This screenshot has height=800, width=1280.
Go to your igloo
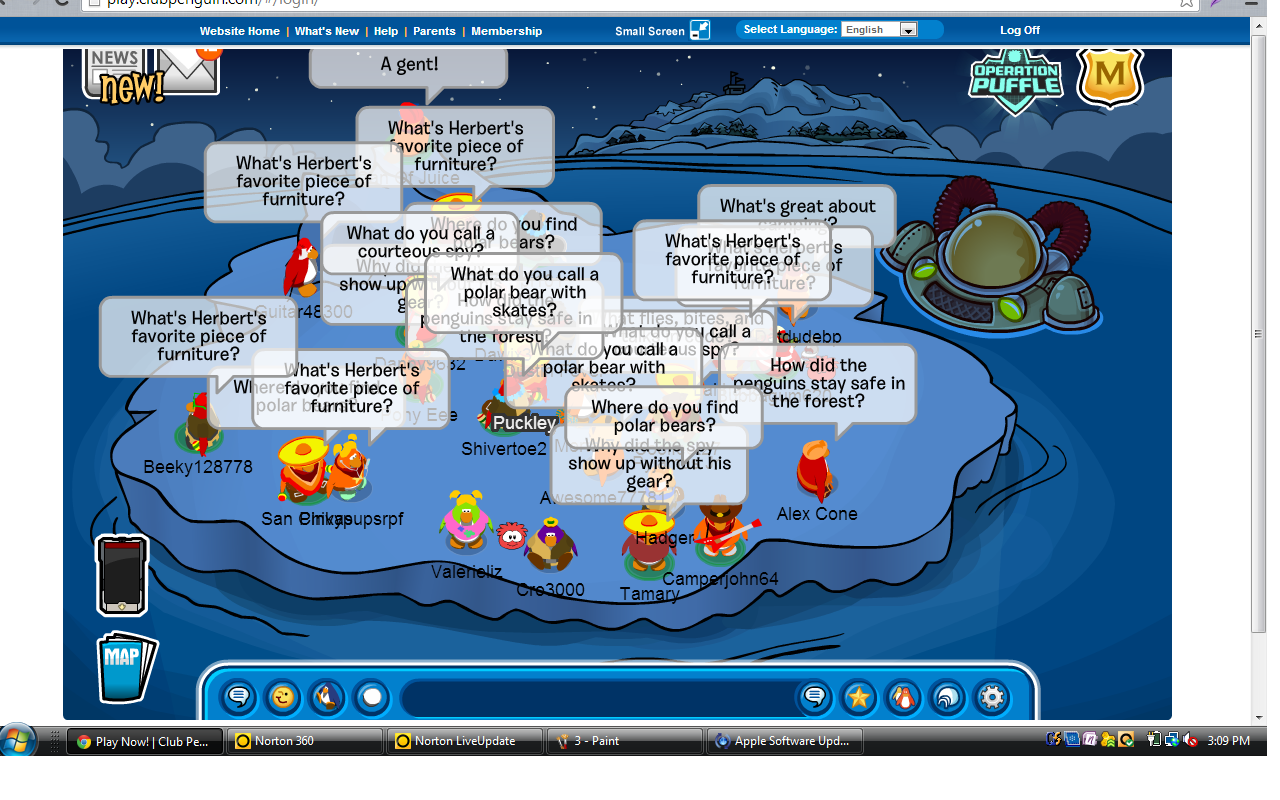click(948, 697)
